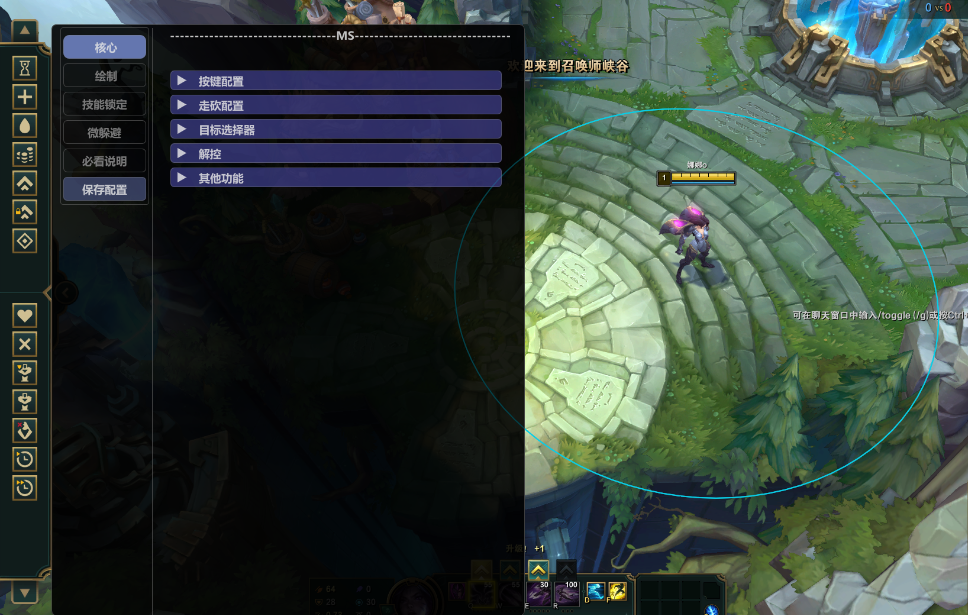Screen dimensions: 968x615
Task: Expand the 解控 section
Action: click(336, 154)
